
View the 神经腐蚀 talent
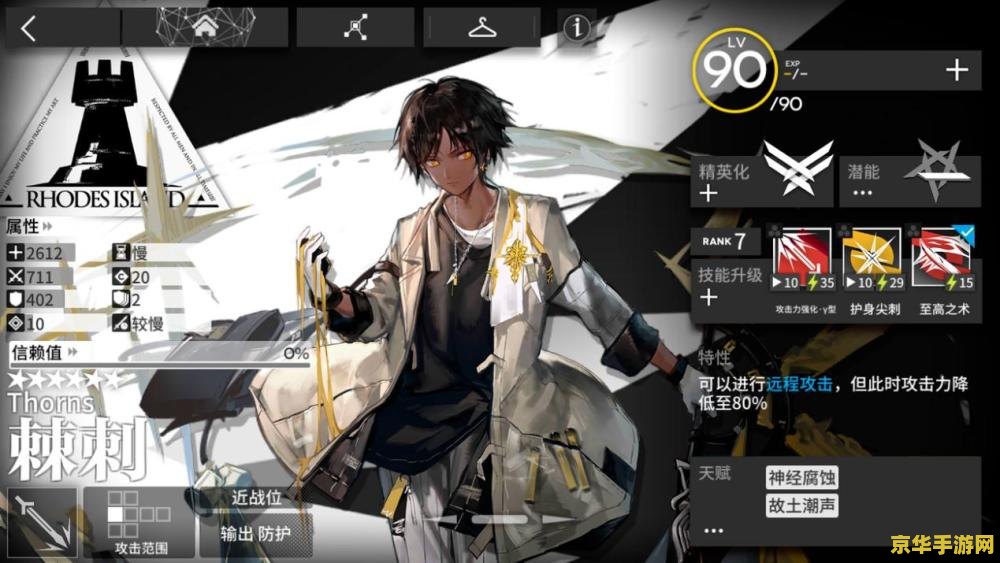(x=801, y=478)
